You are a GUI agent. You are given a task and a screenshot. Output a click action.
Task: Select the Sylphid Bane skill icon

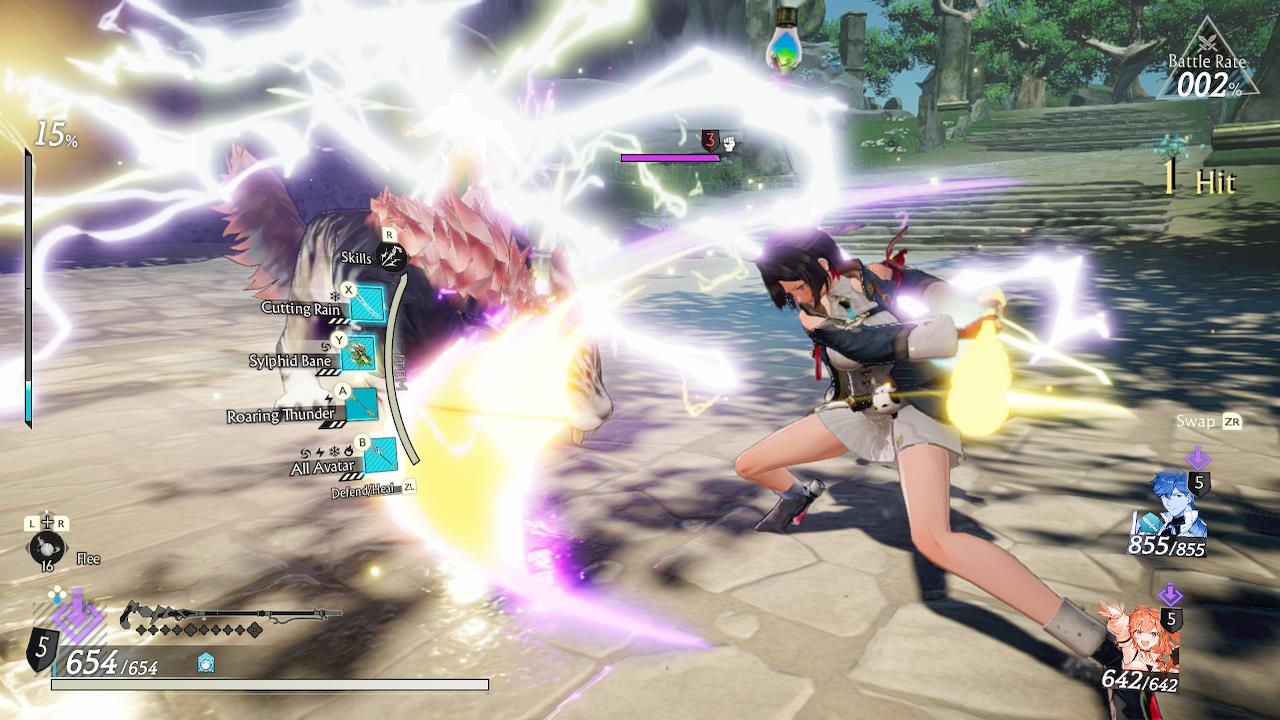(358, 355)
